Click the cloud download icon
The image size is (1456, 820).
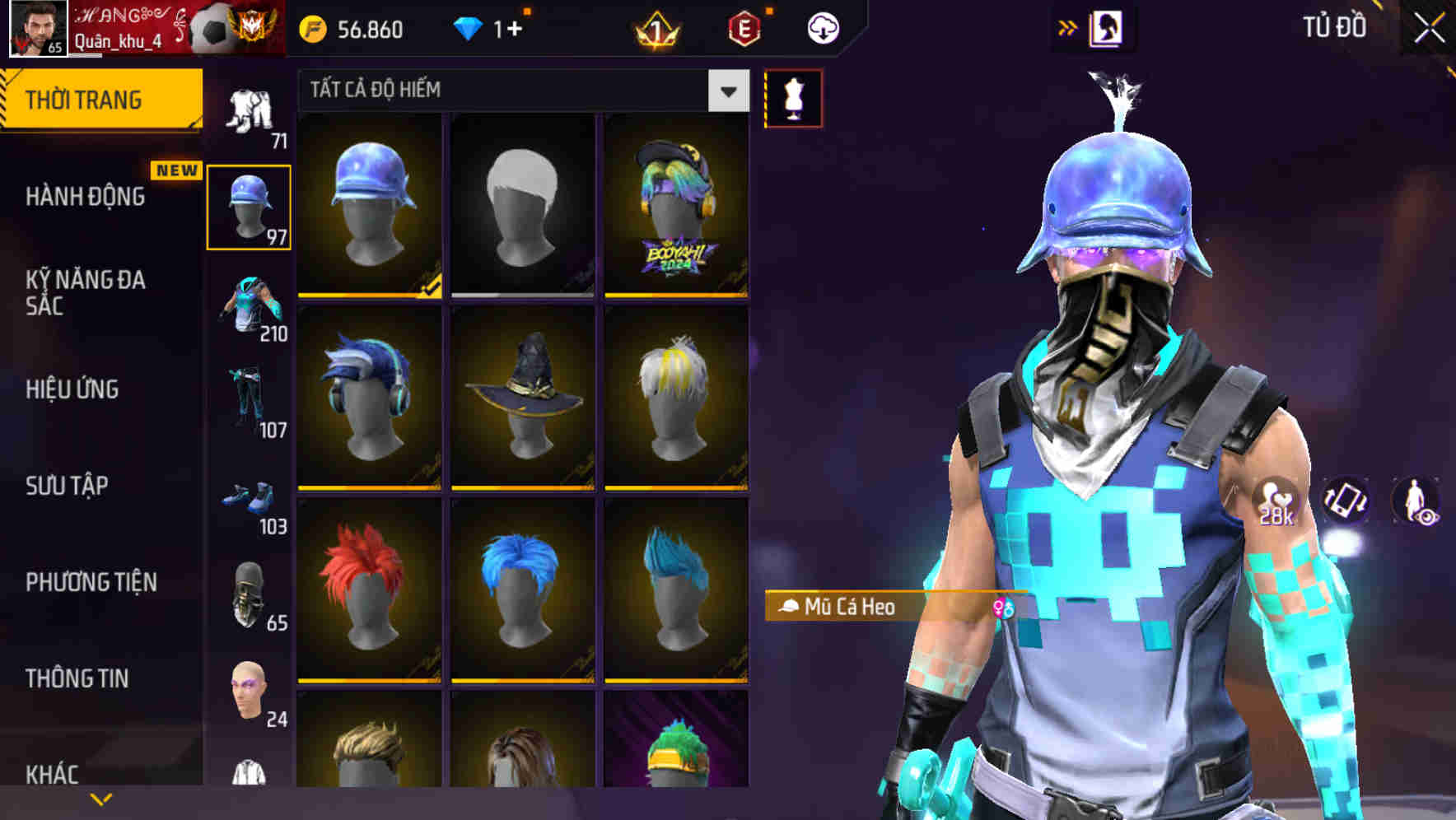click(822, 27)
